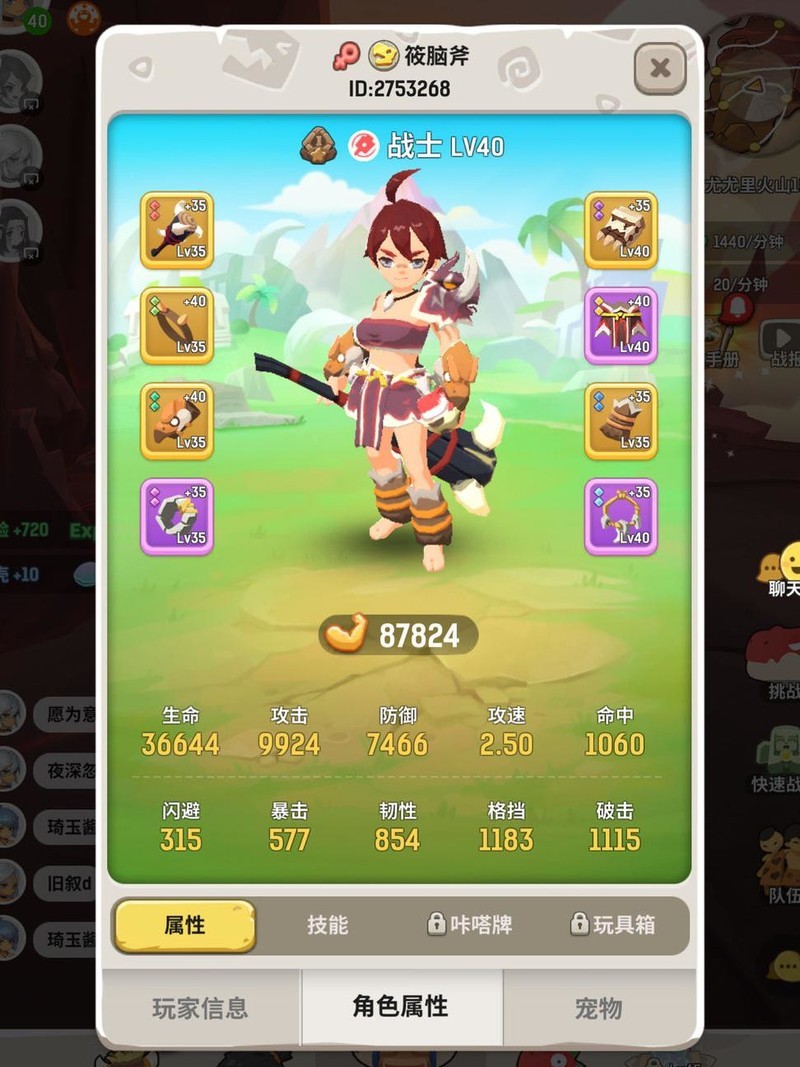The width and height of the screenshot is (800, 1067).
Task: Select the purple ring equipment slot
Action: pyautogui.click(x=177, y=516)
